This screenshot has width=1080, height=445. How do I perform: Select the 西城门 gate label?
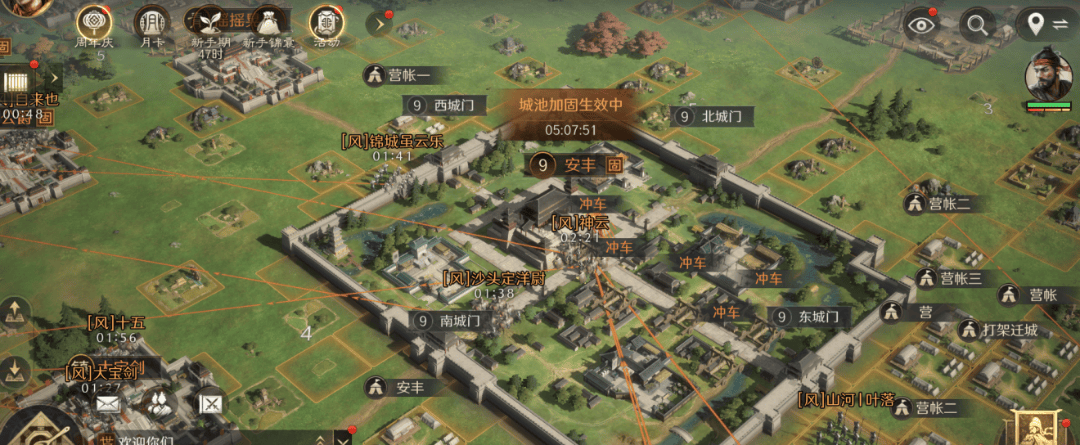[x=447, y=105]
